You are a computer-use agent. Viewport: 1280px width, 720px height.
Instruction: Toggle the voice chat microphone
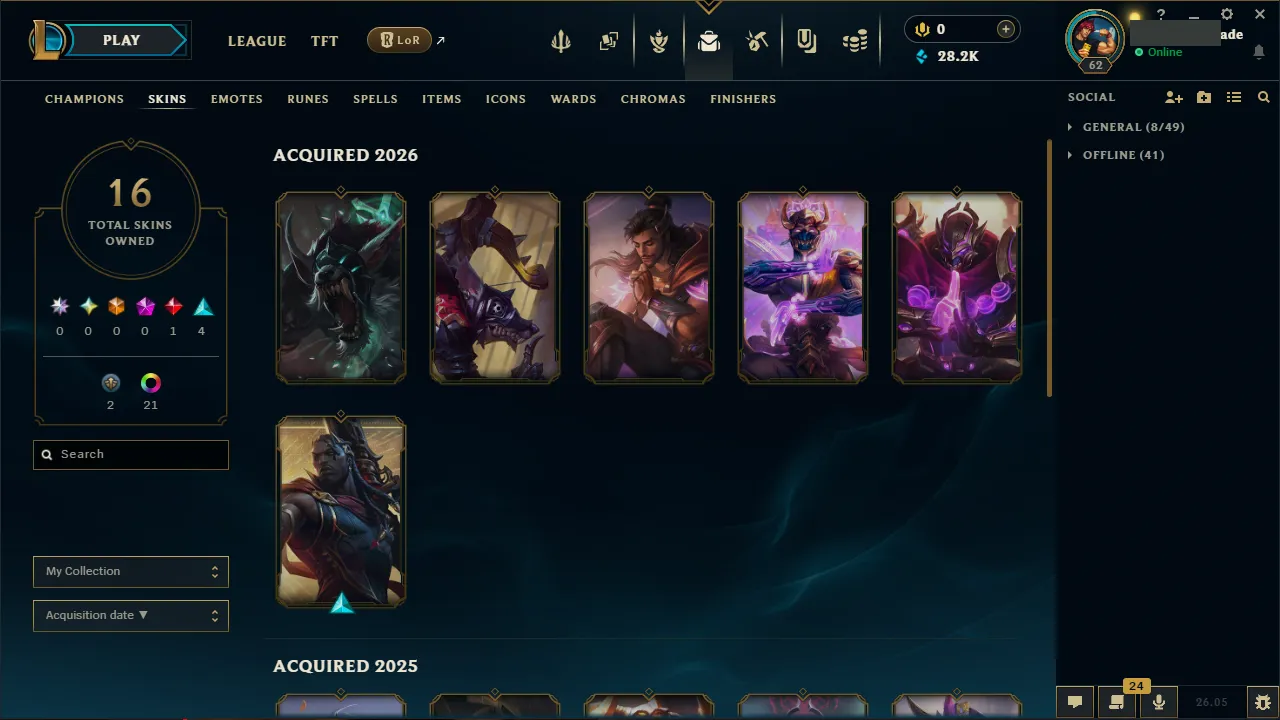(x=1158, y=701)
